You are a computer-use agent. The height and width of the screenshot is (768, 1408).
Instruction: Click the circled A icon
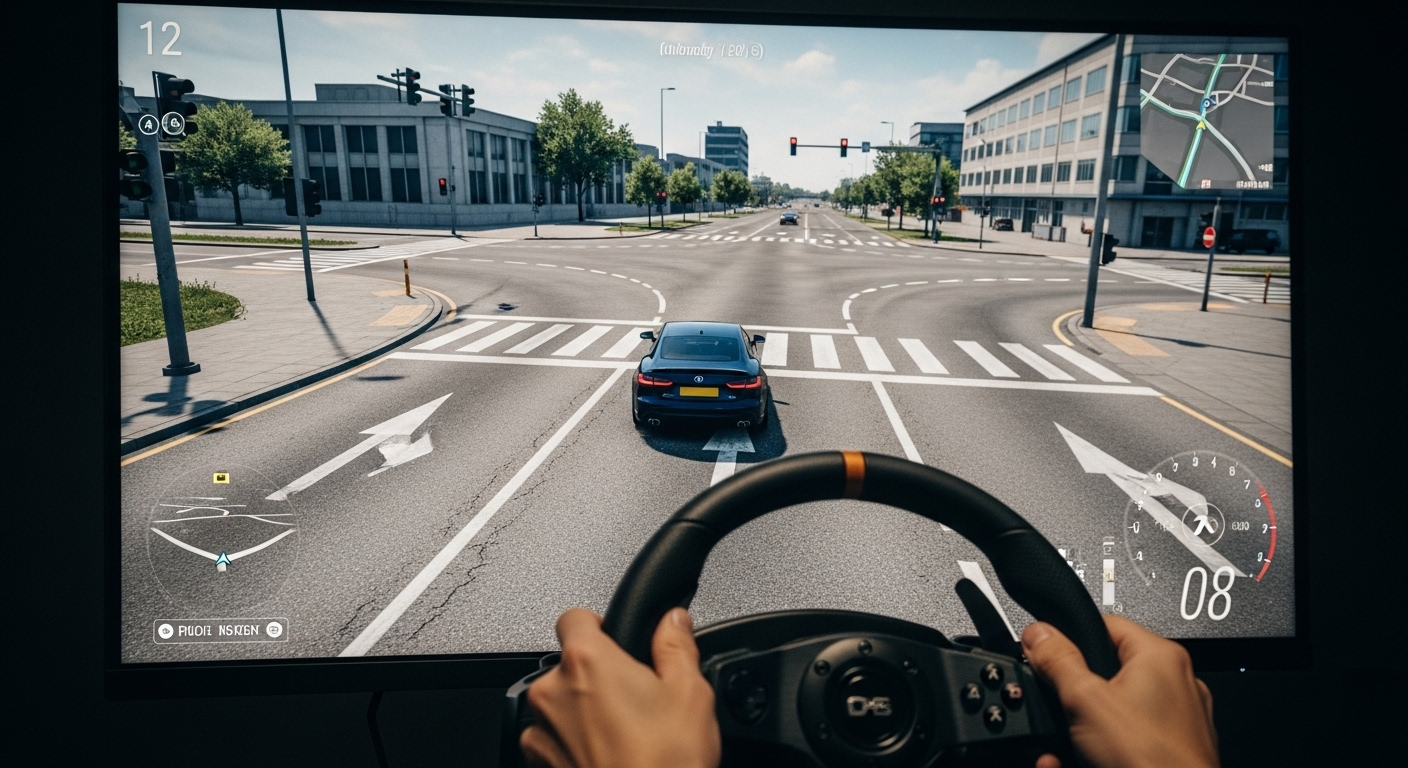click(148, 125)
